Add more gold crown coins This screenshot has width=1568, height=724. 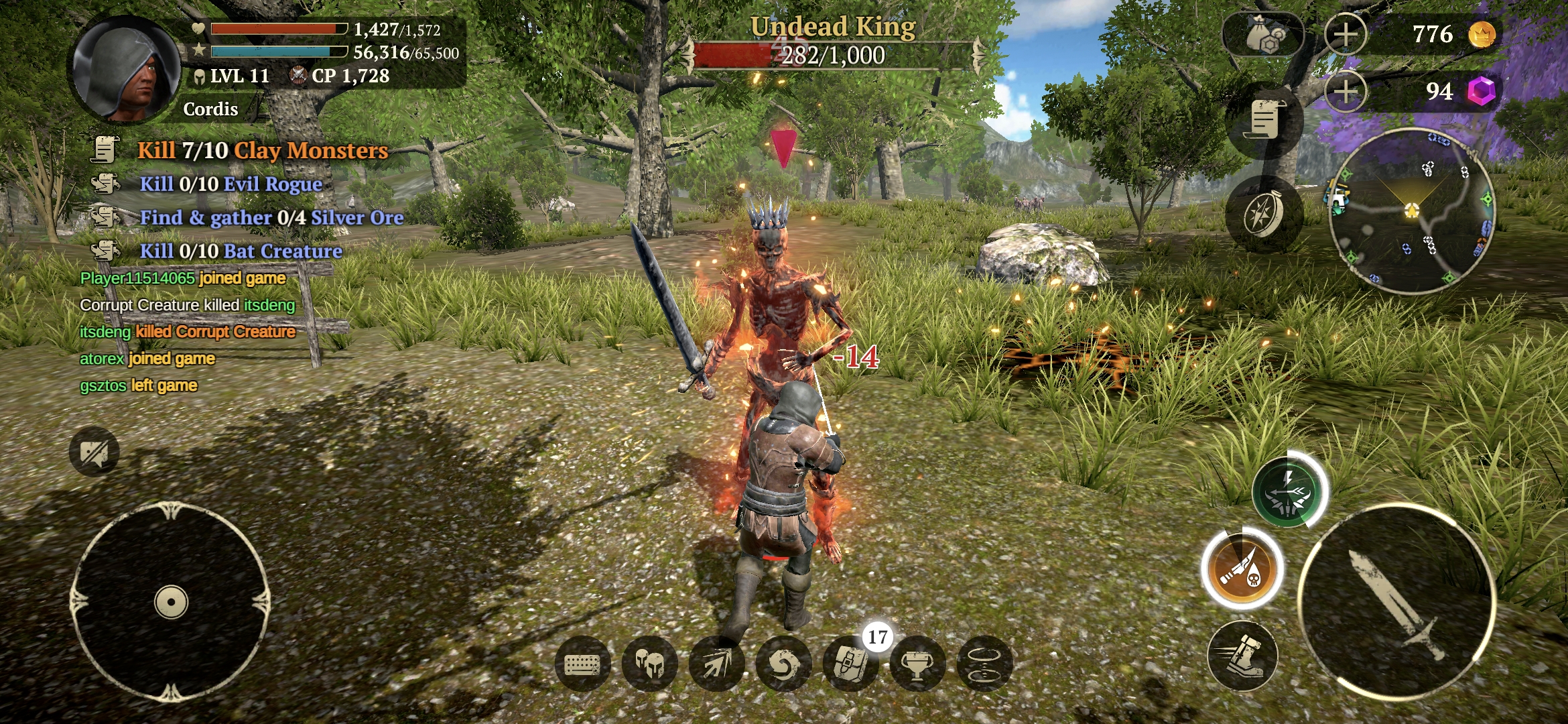pyautogui.click(x=1346, y=34)
